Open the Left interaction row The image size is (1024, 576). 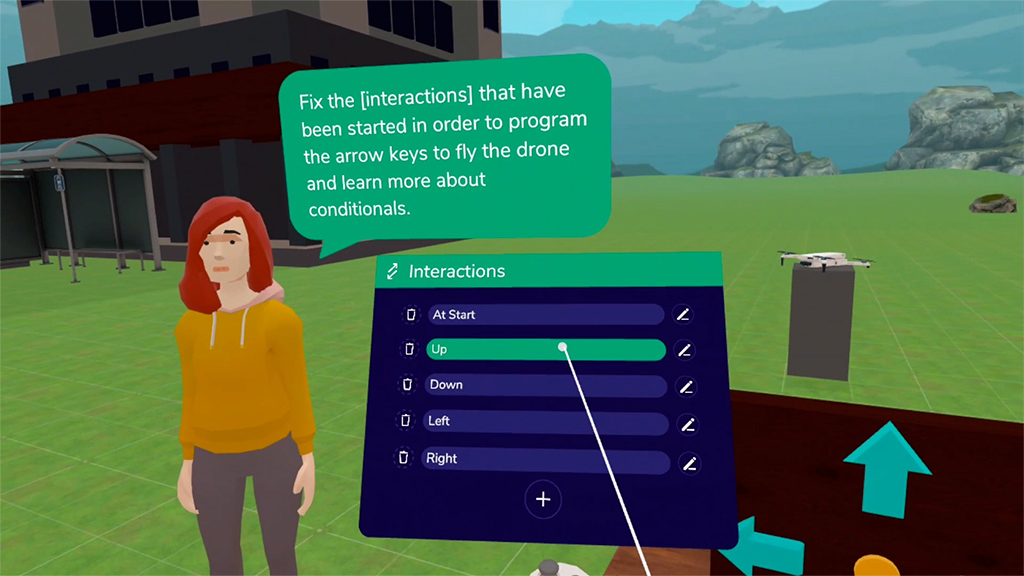[x=545, y=423]
